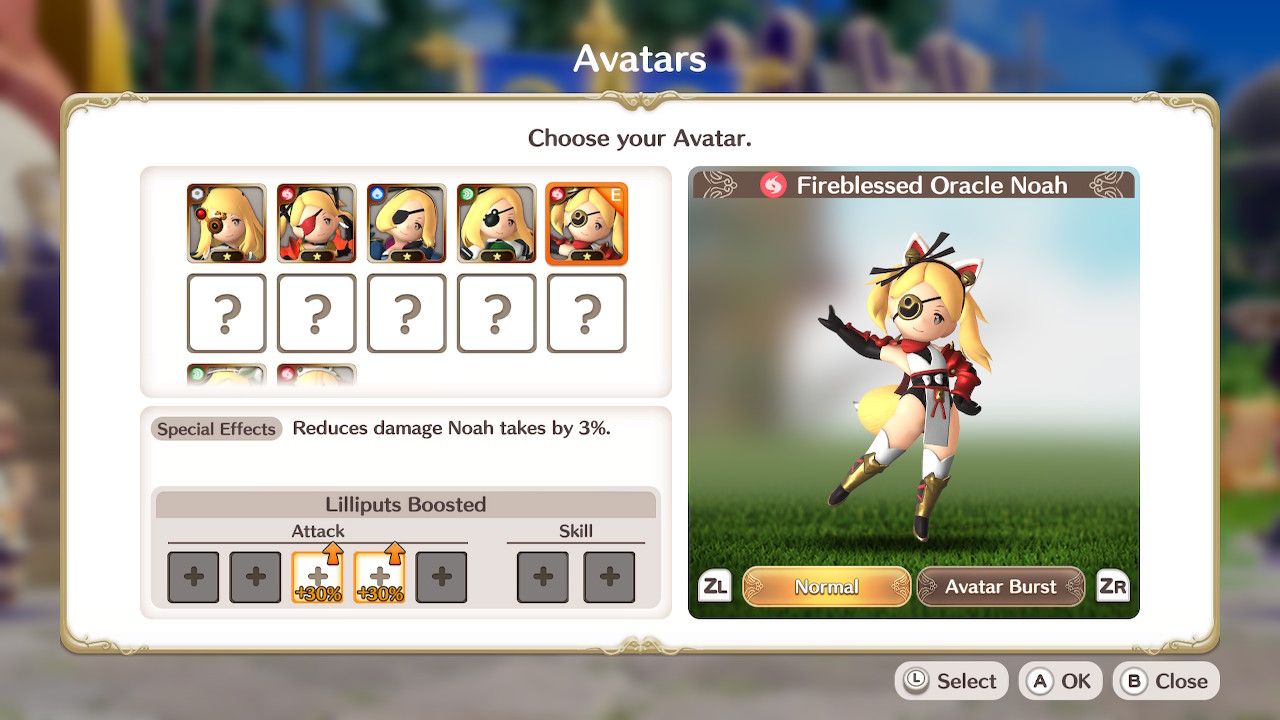Viewport: 1280px width, 720px height.
Task: Choose the fire avatar with red eyepatch
Action: click(x=317, y=223)
